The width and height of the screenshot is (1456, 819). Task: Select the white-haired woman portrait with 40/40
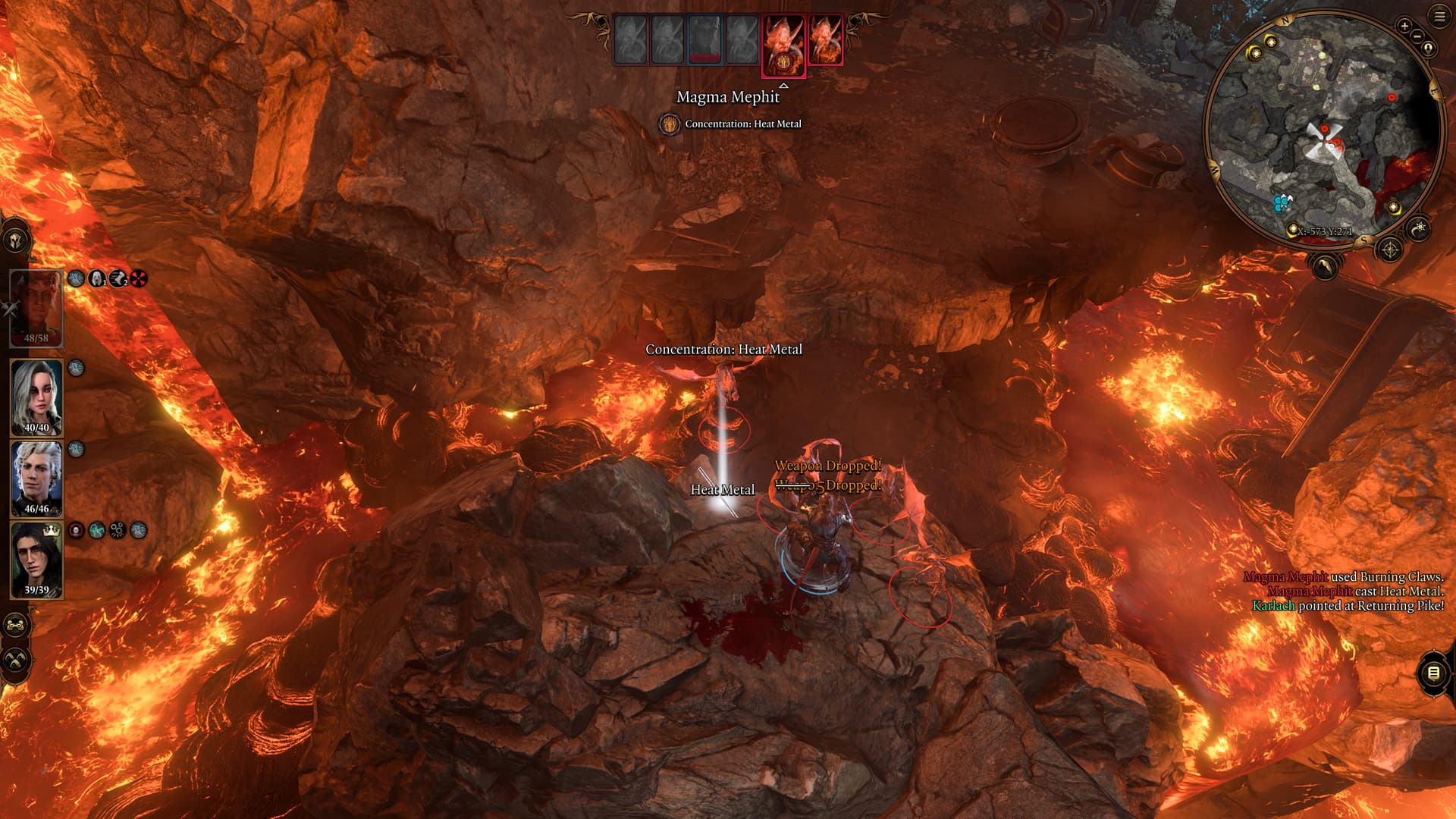[x=36, y=397]
